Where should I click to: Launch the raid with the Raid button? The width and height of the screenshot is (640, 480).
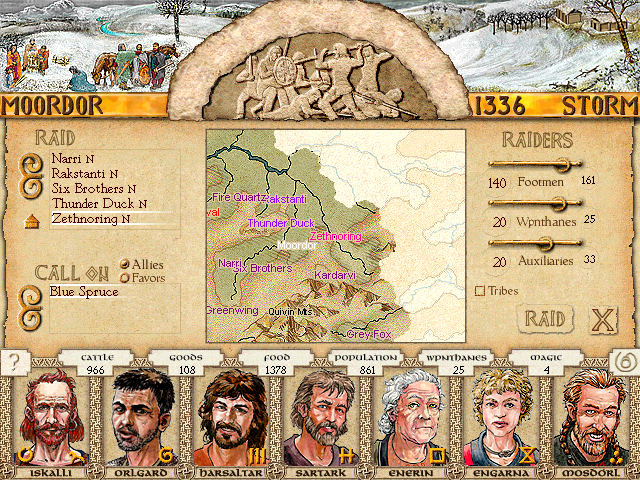pos(545,319)
